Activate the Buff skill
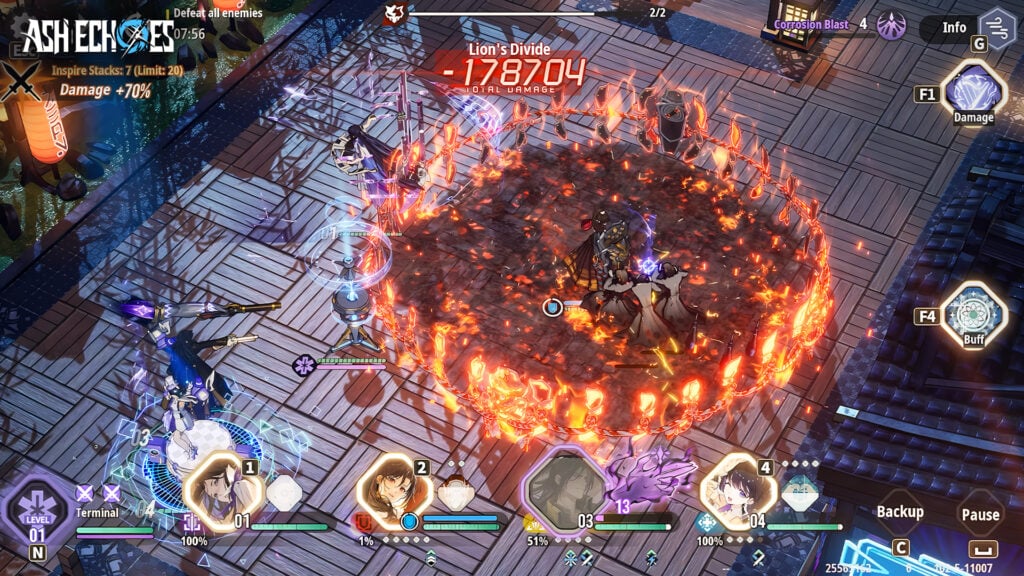This screenshot has width=1024, height=576. (x=973, y=315)
